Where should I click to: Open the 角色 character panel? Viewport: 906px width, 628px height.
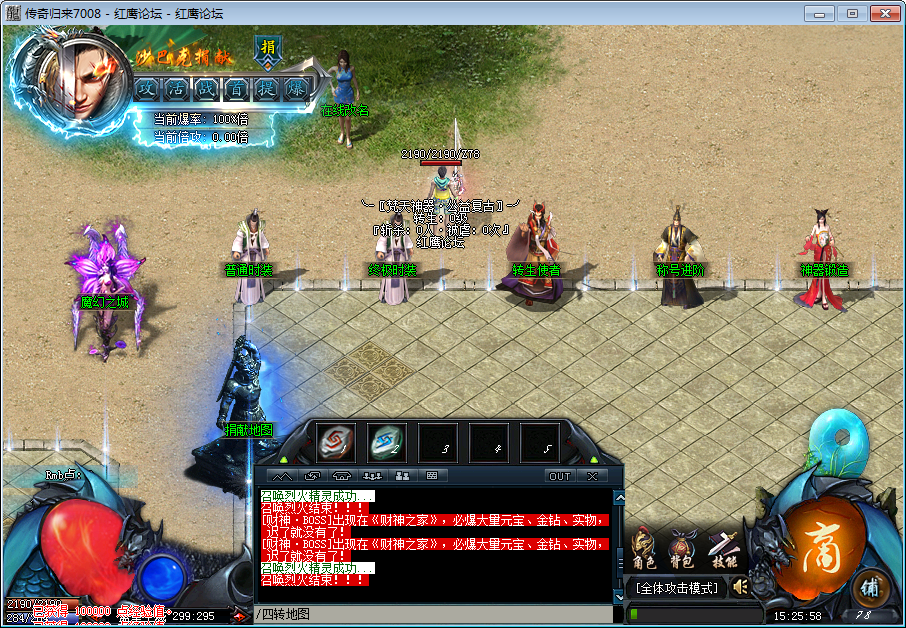[645, 553]
